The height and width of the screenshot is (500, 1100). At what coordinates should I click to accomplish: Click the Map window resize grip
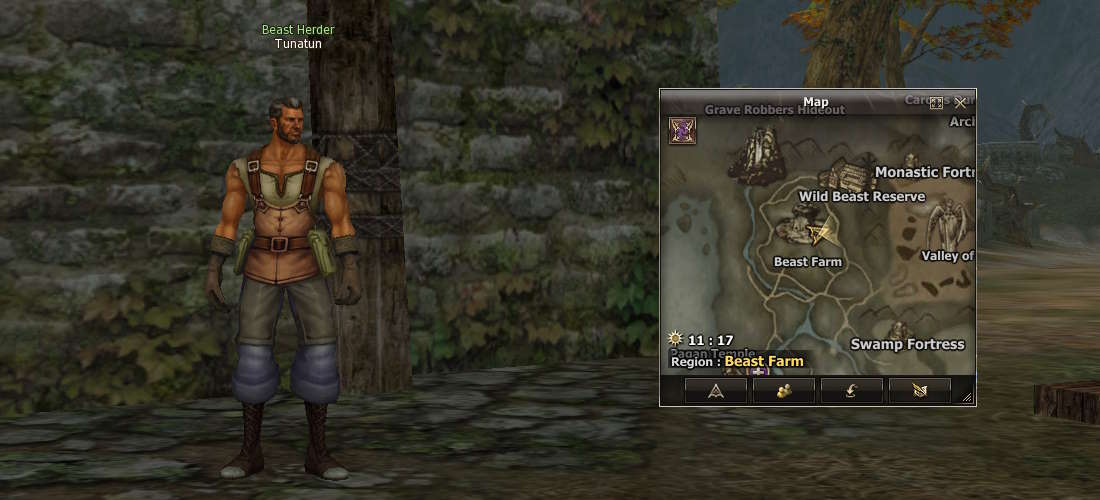pos(968,398)
